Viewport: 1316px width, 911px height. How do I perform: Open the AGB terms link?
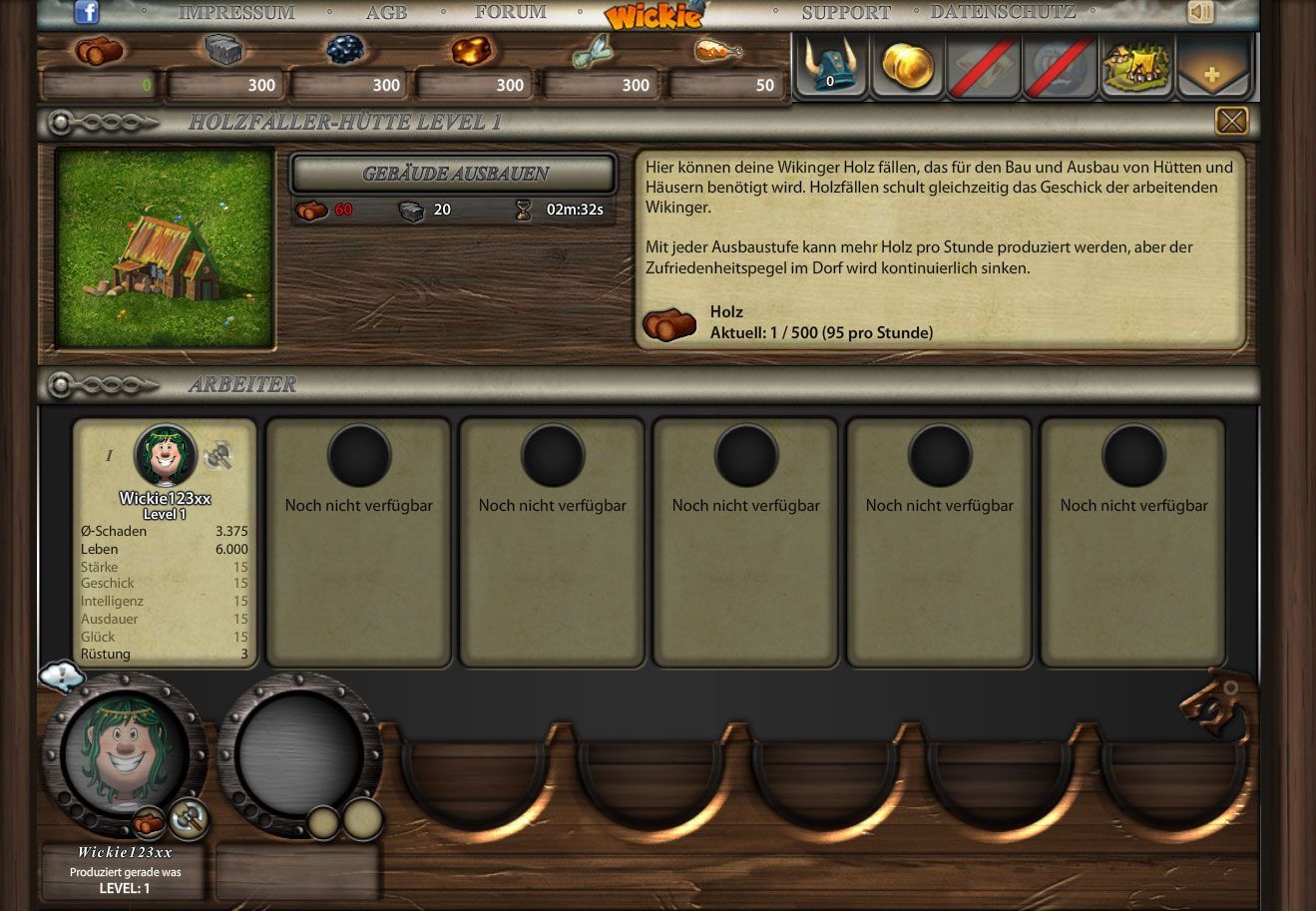(x=386, y=13)
